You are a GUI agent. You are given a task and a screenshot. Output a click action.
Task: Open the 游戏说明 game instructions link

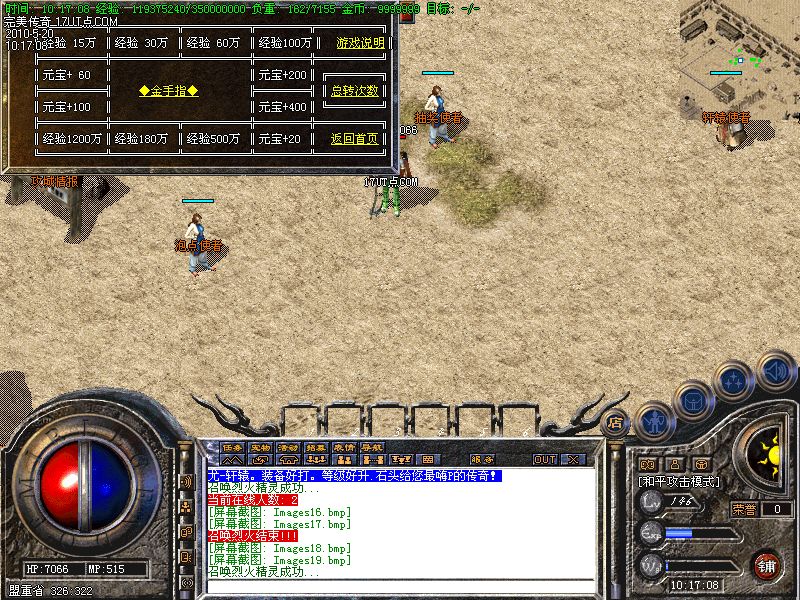pos(358,43)
